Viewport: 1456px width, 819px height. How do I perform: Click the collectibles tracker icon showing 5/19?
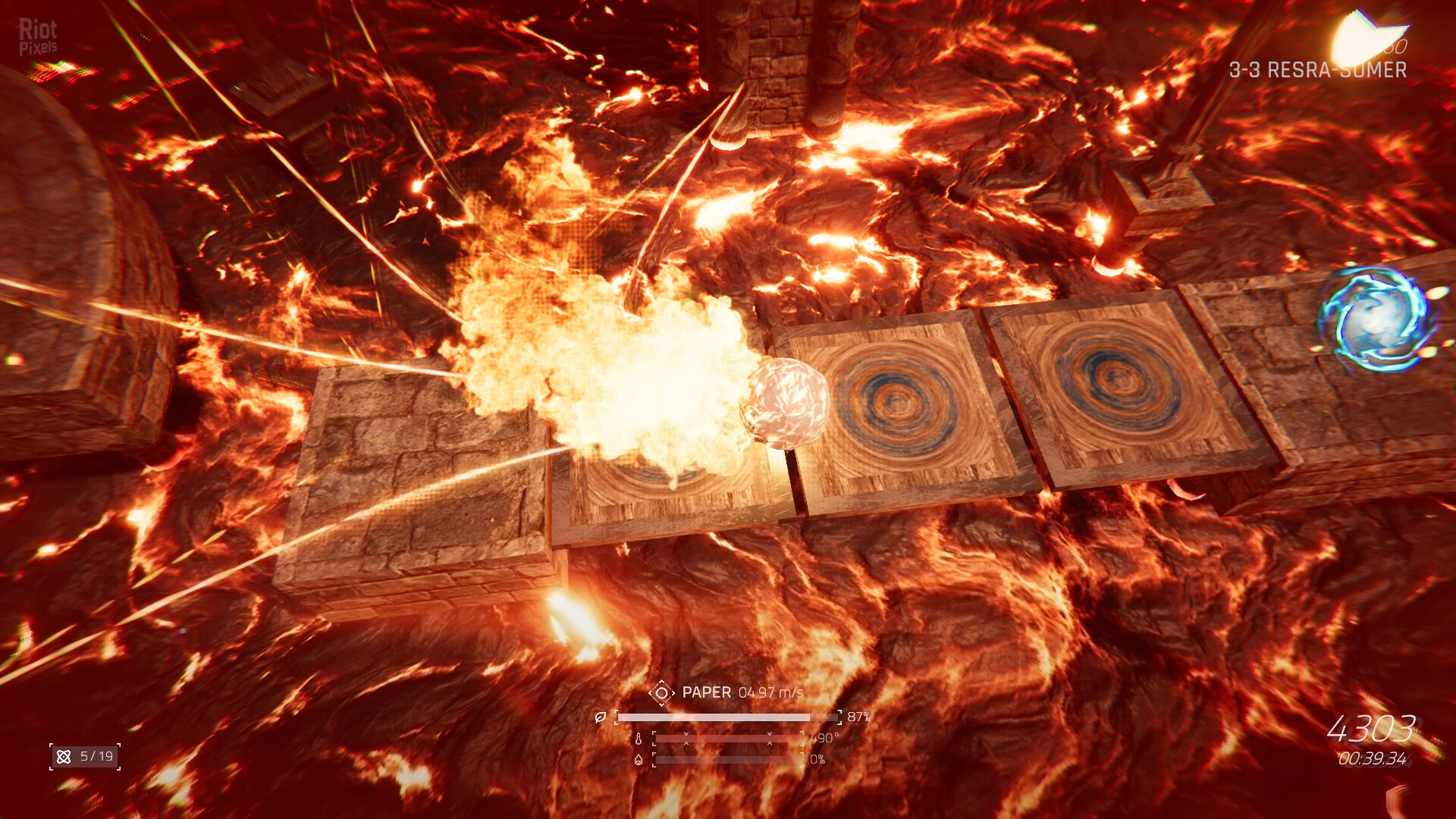point(64,757)
